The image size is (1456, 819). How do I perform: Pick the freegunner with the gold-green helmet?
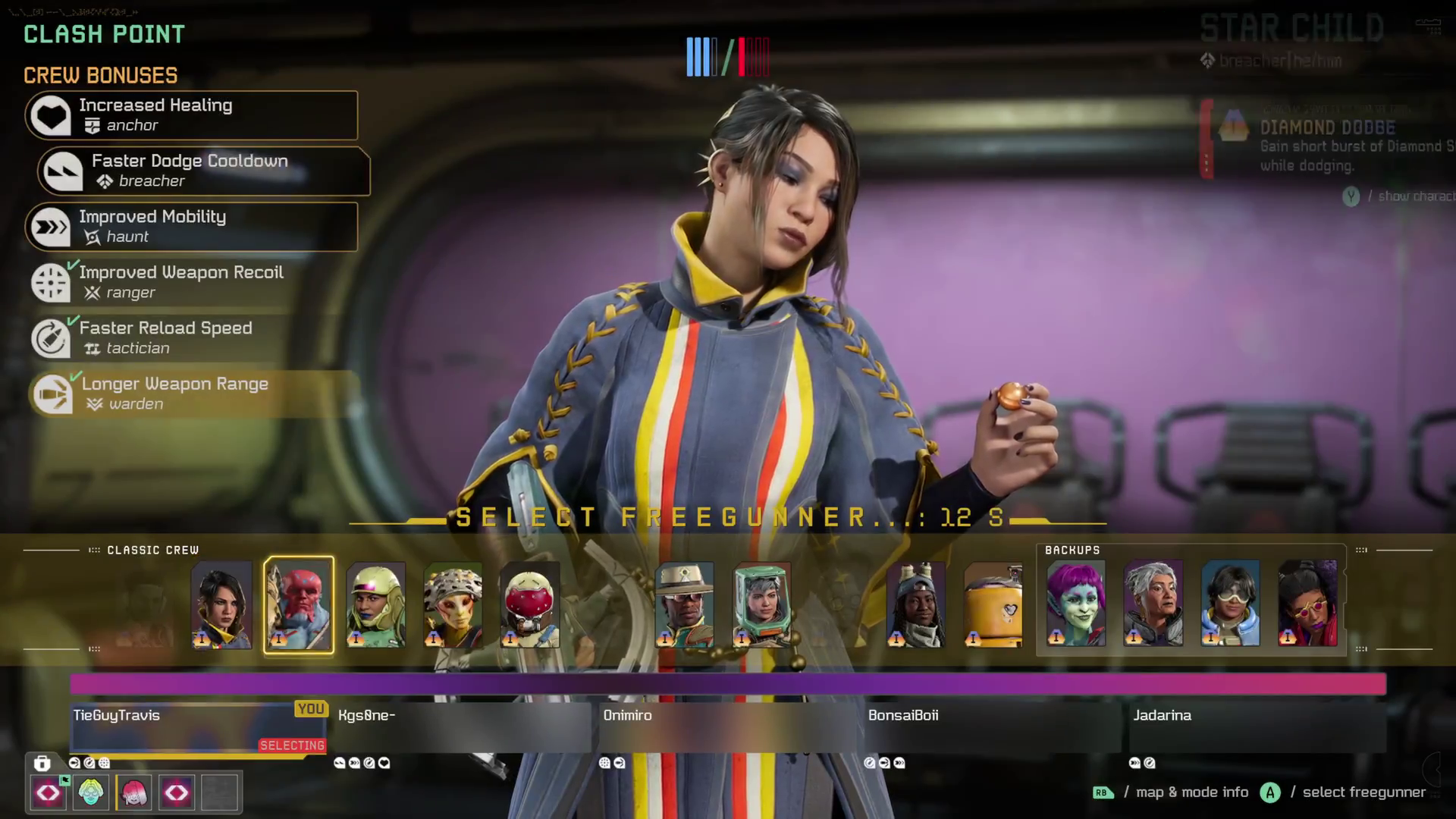point(375,605)
